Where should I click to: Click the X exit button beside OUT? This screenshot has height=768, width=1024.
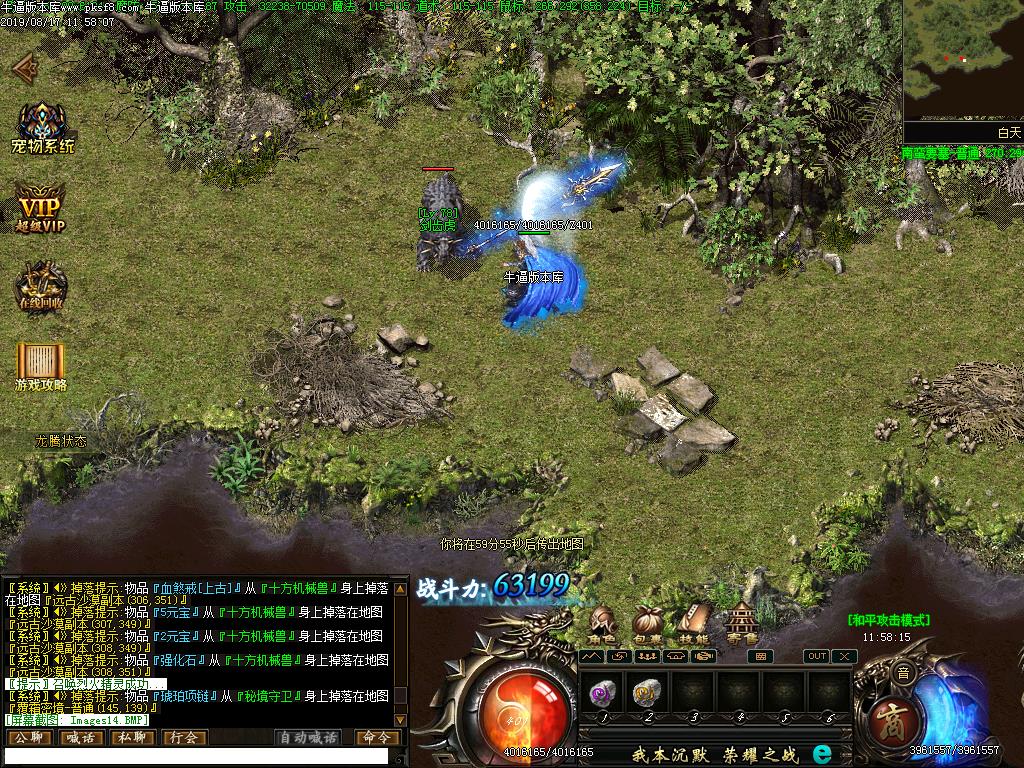[x=844, y=656]
